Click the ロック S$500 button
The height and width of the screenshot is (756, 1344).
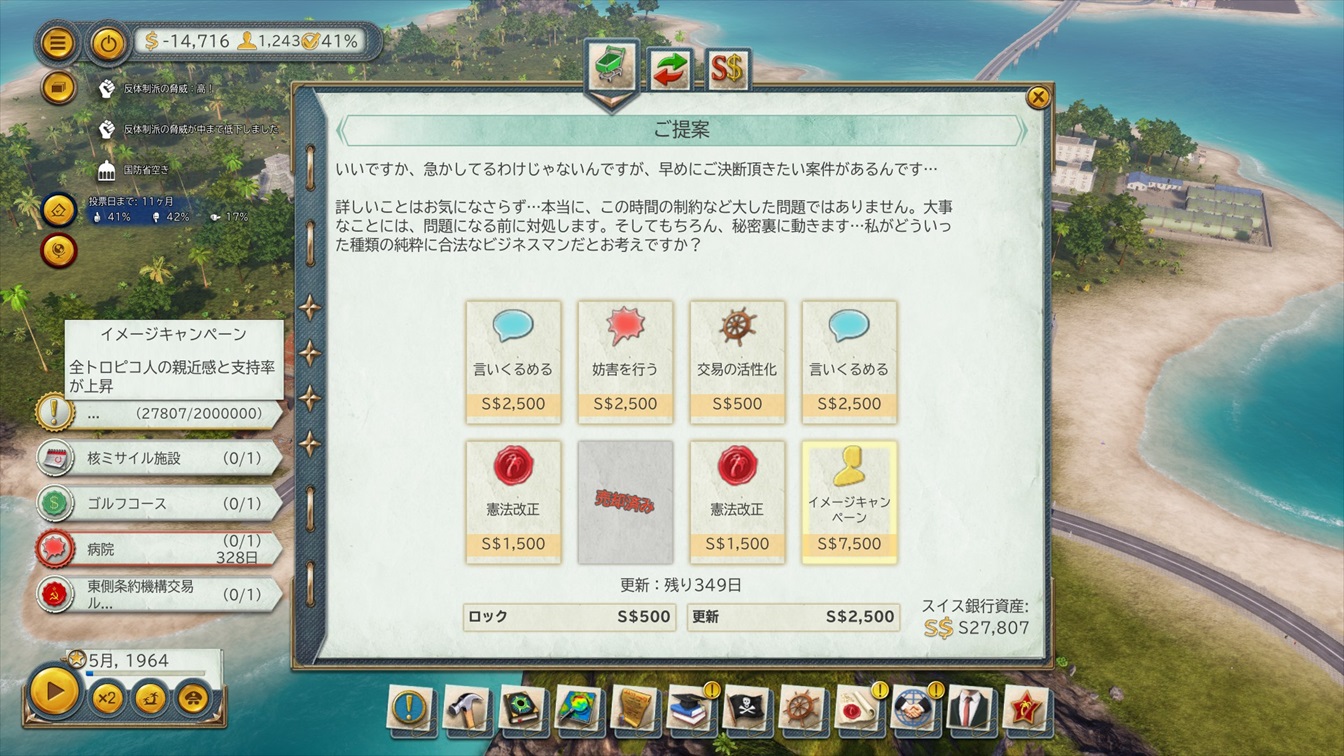pos(568,617)
